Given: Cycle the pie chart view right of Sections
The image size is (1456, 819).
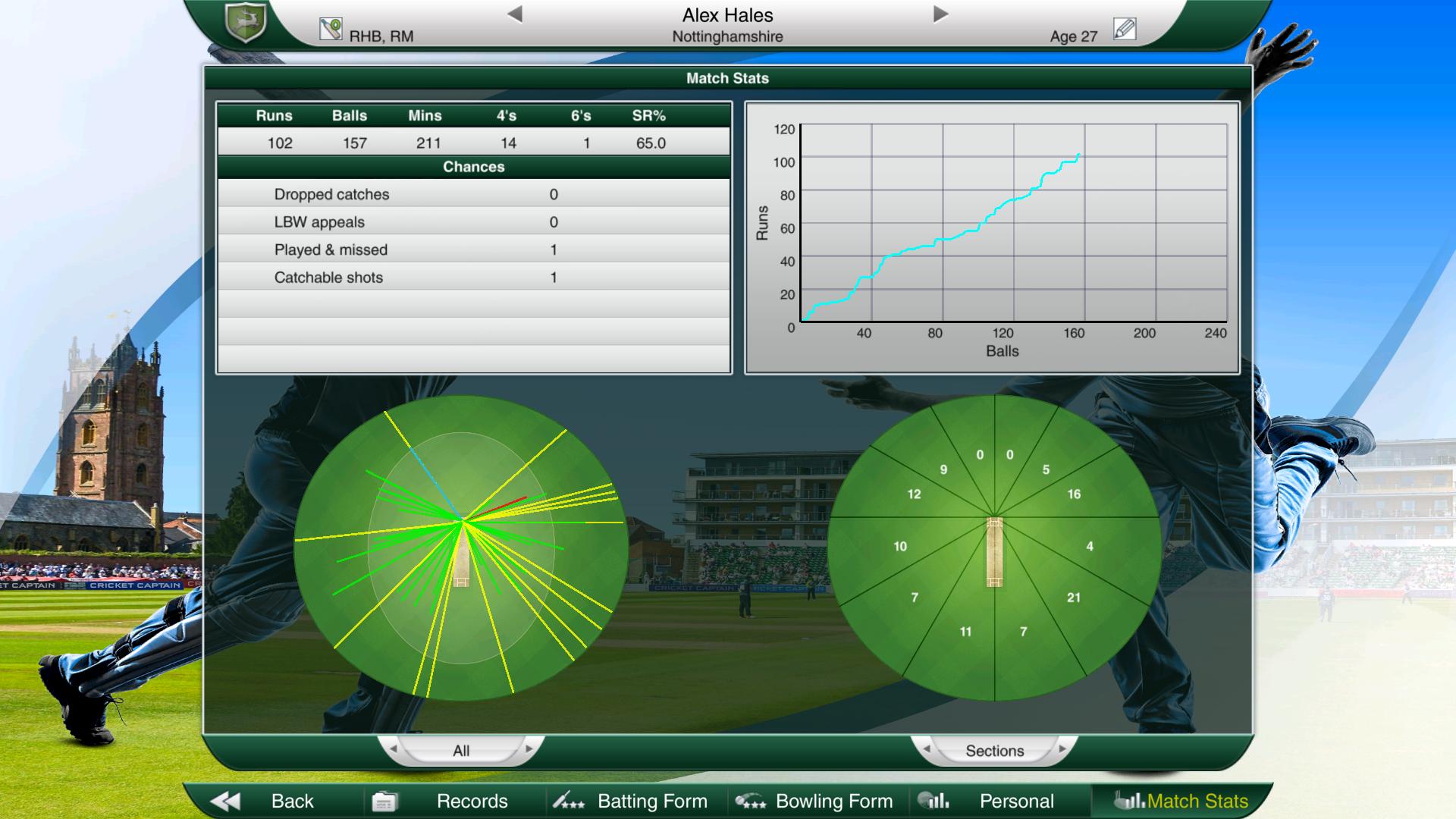Looking at the screenshot, I should pyautogui.click(x=1062, y=750).
